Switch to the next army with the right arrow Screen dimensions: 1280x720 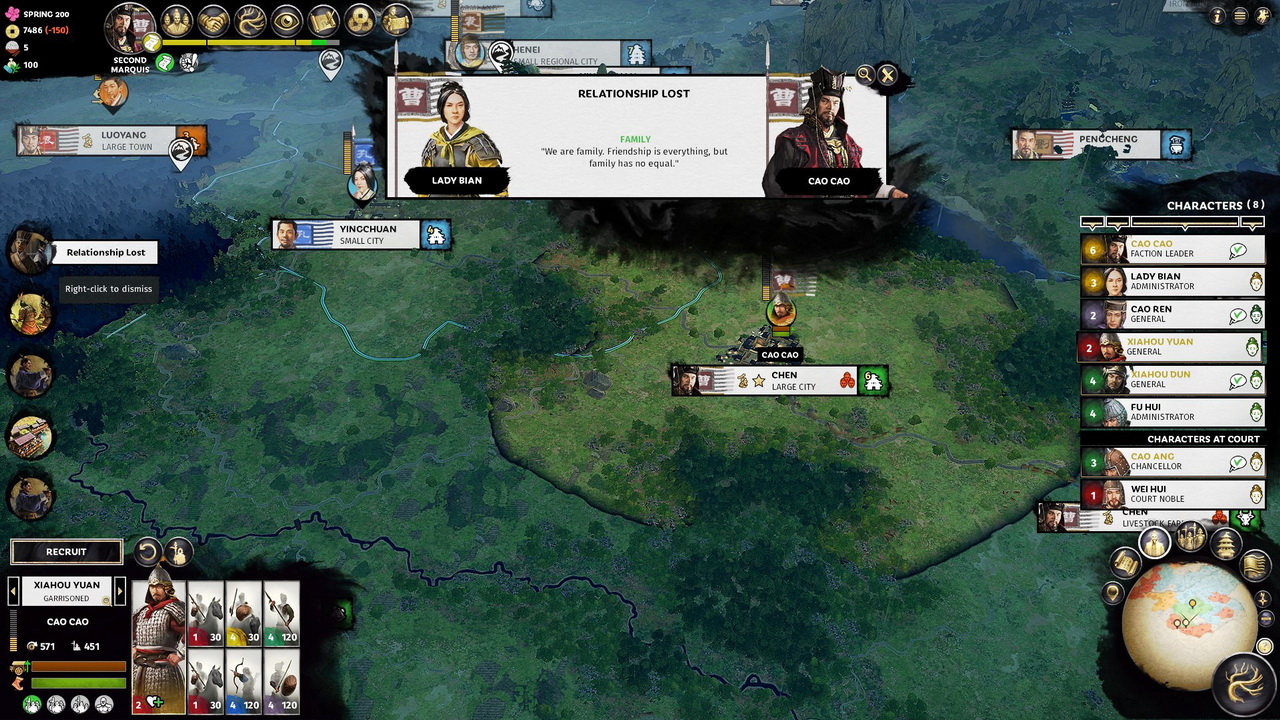tap(120, 590)
